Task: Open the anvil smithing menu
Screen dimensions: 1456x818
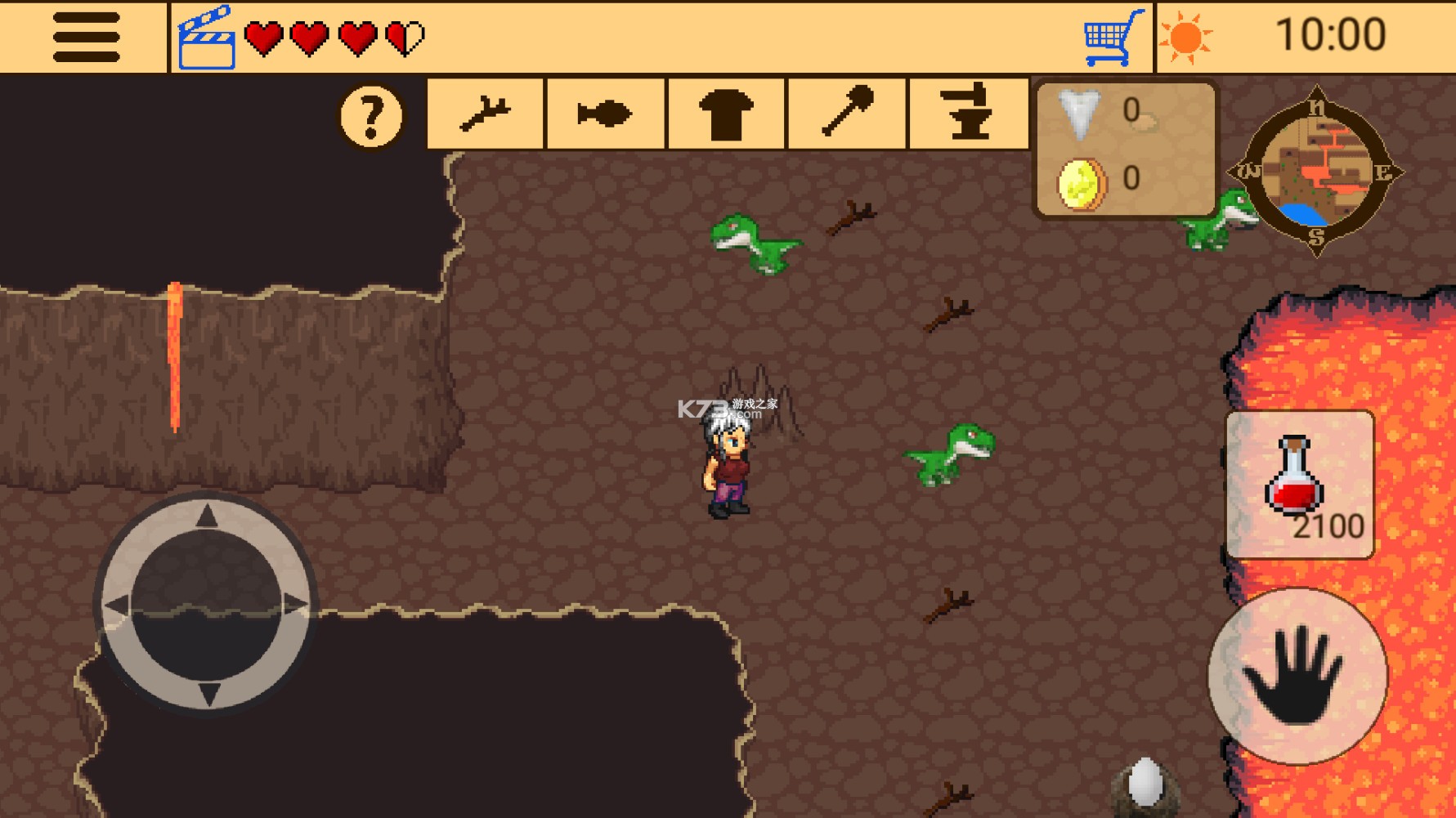Action: (966, 114)
